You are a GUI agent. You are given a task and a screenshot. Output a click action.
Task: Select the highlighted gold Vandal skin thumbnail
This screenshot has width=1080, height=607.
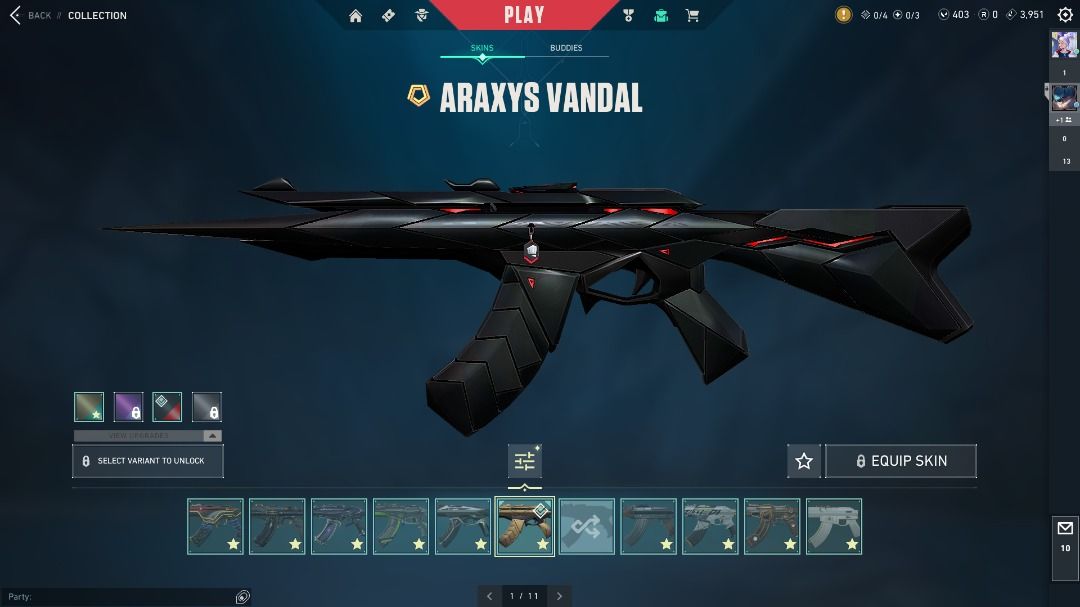525,526
